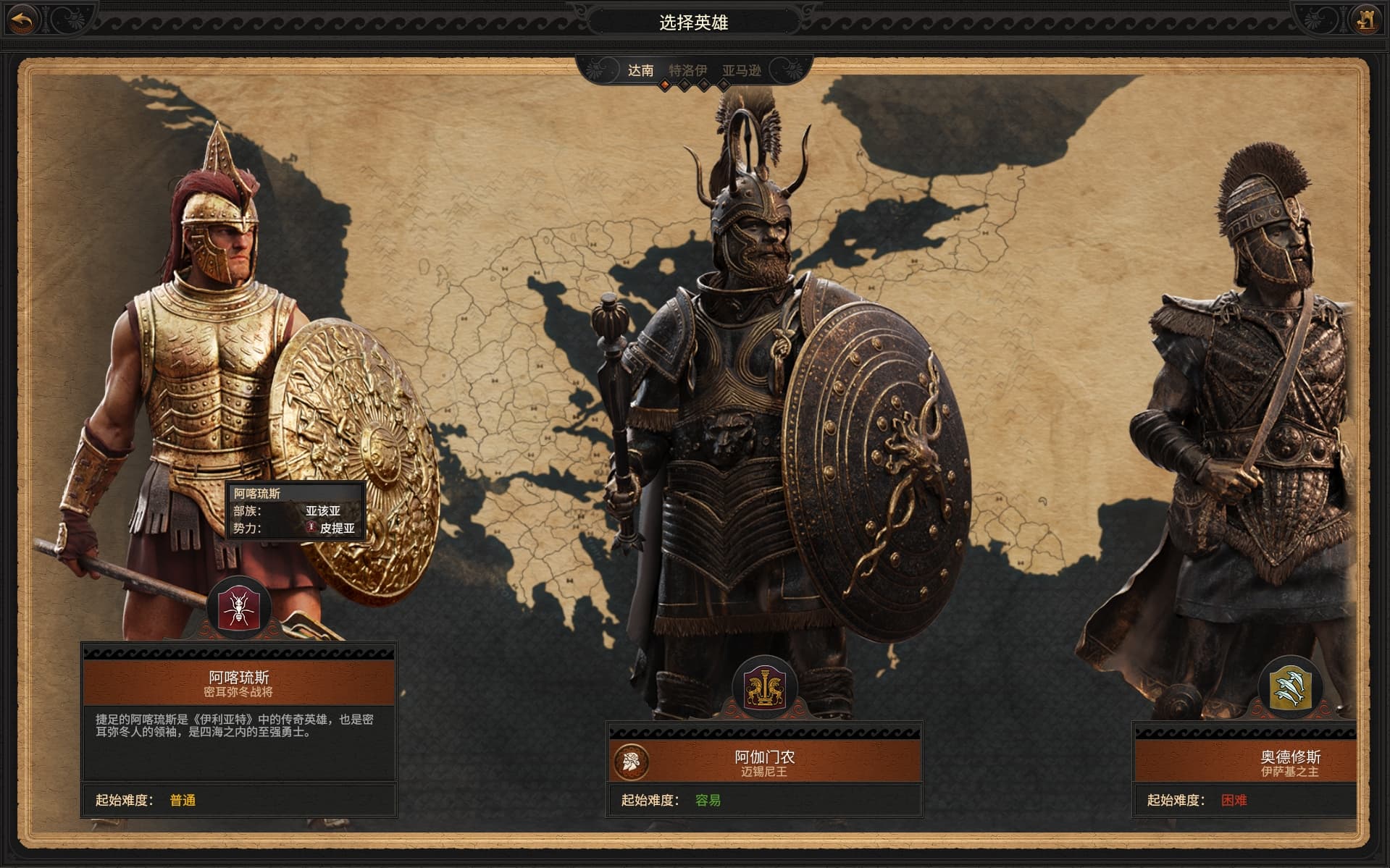The height and width of the screenshot is (868, 1390).
Task: Click the round helmet portrait beside 阿伽门农
Action: point(630,762)
